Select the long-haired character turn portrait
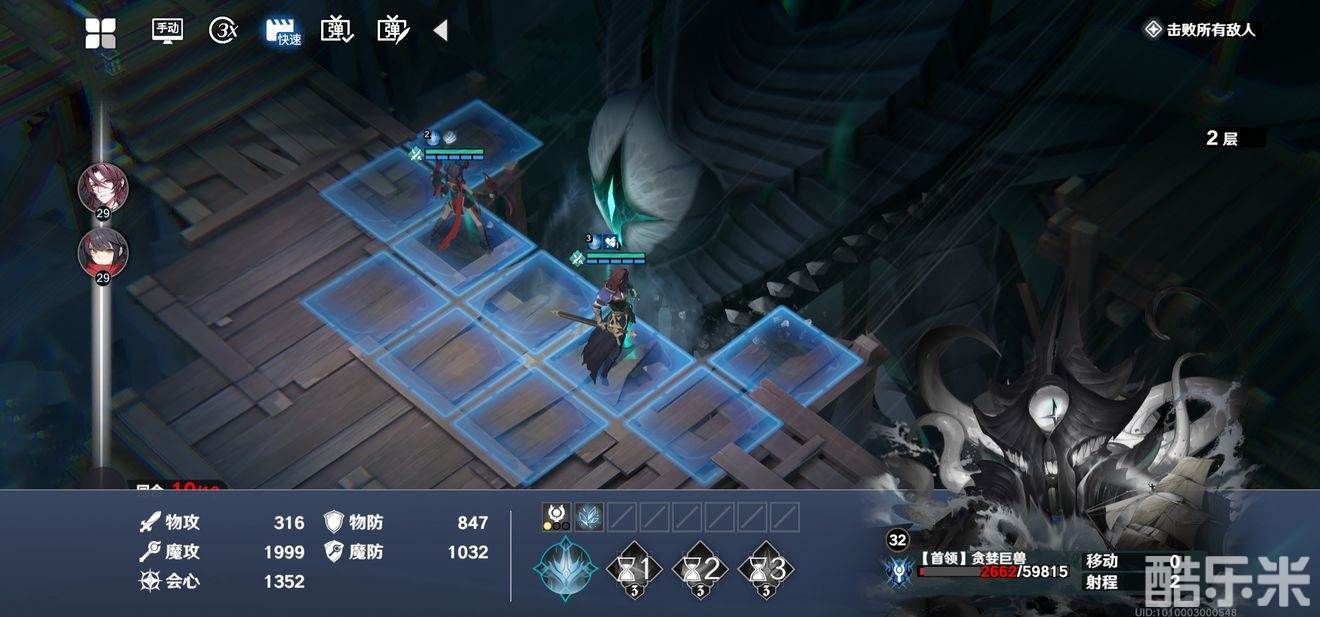 point(103,187)
